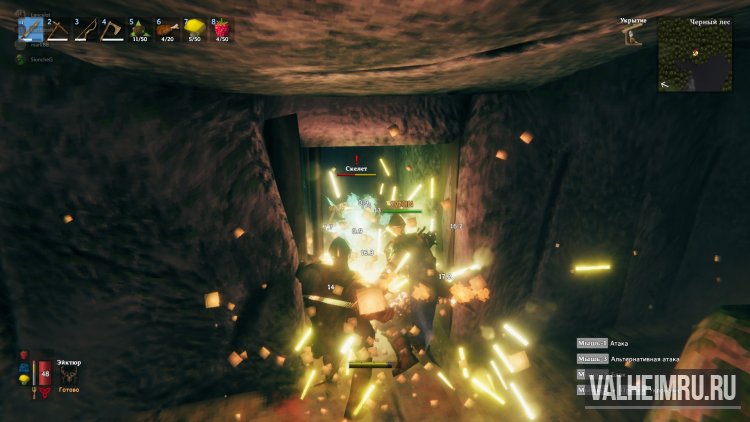The width and height of the screenshot is (750, 422).
Task: Select the club weapon in hotbar slot 1
Action: point(30,29)
